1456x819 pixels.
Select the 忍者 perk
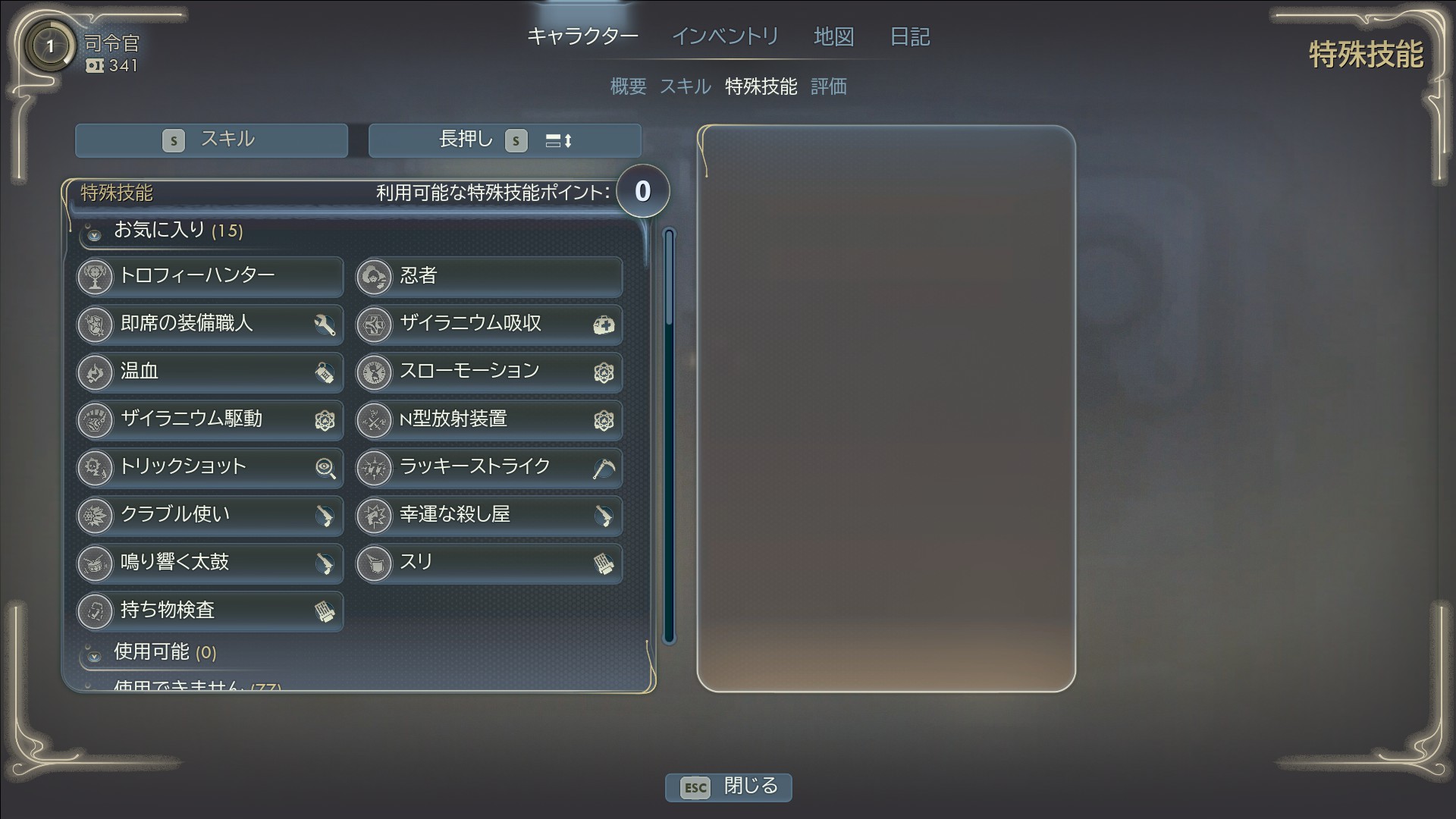click(x=488, y=276)
